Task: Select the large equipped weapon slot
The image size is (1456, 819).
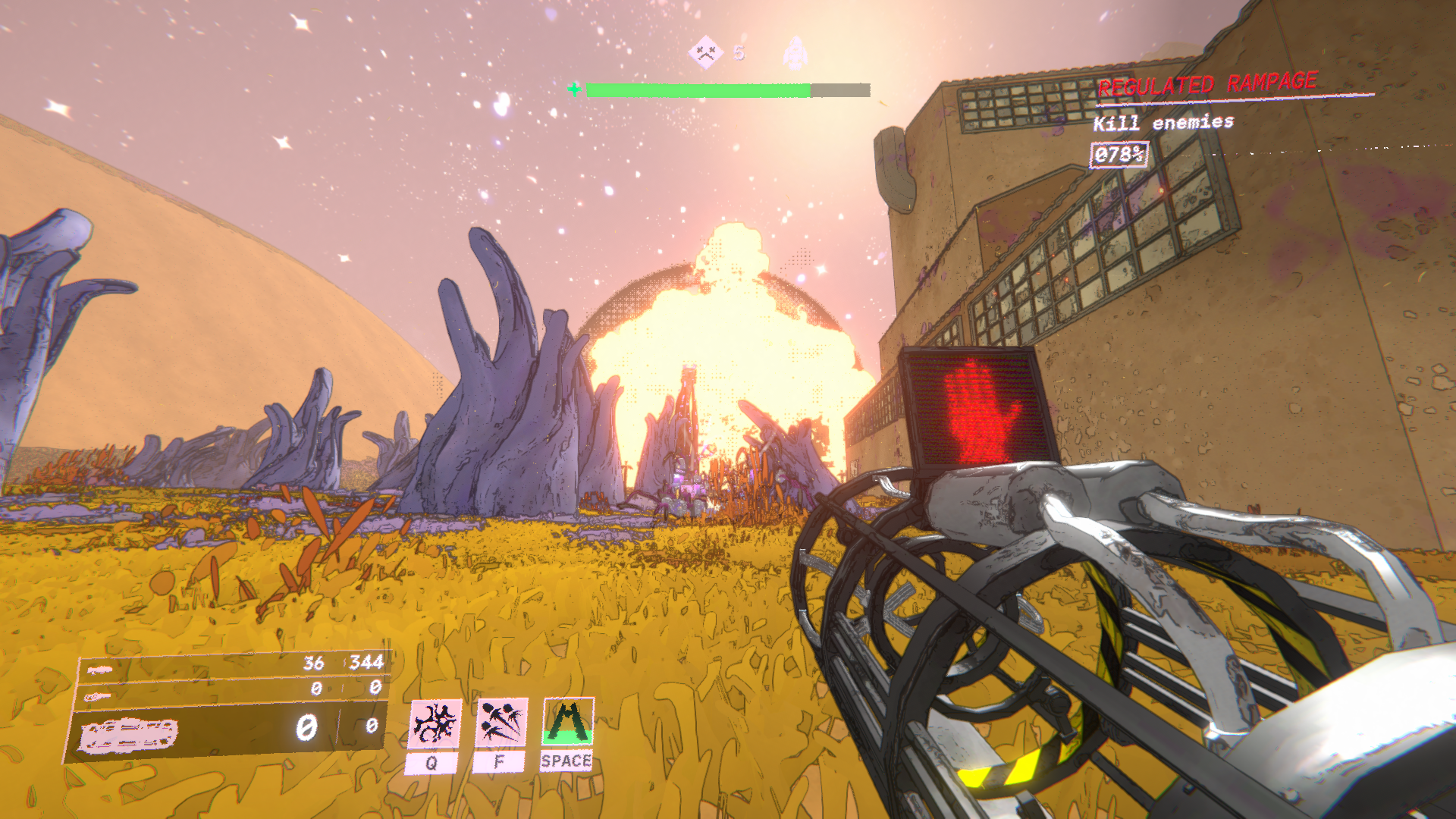Action: [x=227, y=730]
